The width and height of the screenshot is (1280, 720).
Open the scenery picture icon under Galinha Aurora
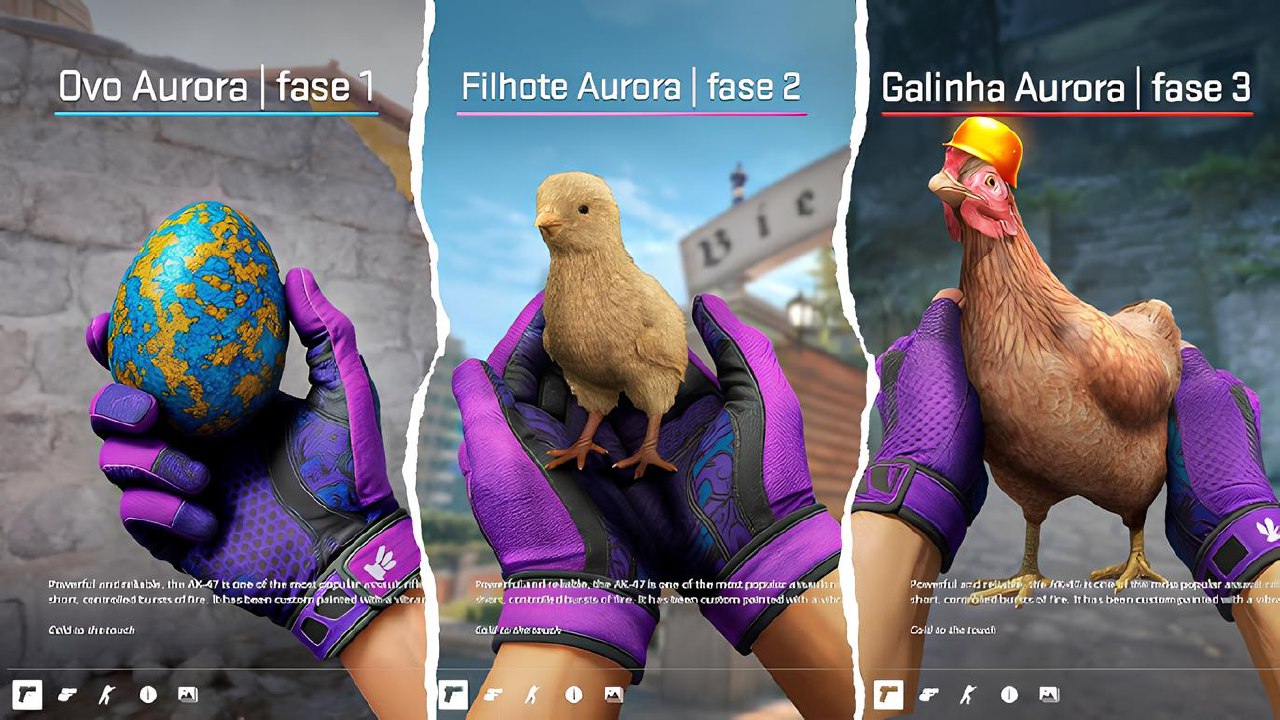pyautogui.click(x=1048, y=694)
